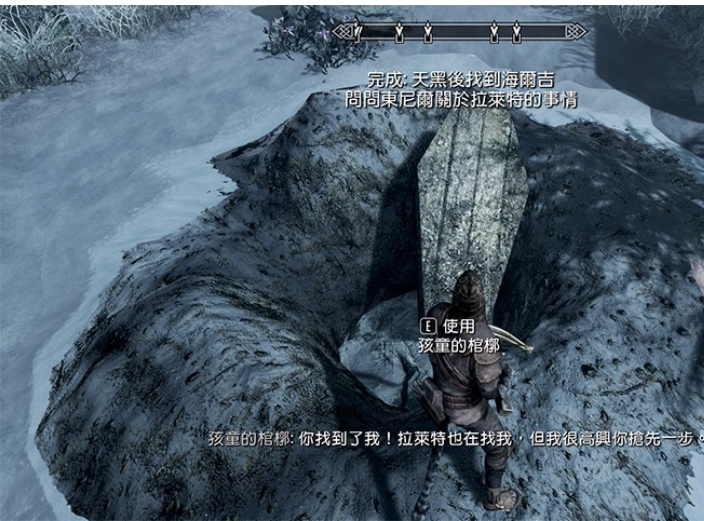This screenshot has width=704, height=521.
Task: Click the compass bar at the top
Action: [x=459, y=33]
